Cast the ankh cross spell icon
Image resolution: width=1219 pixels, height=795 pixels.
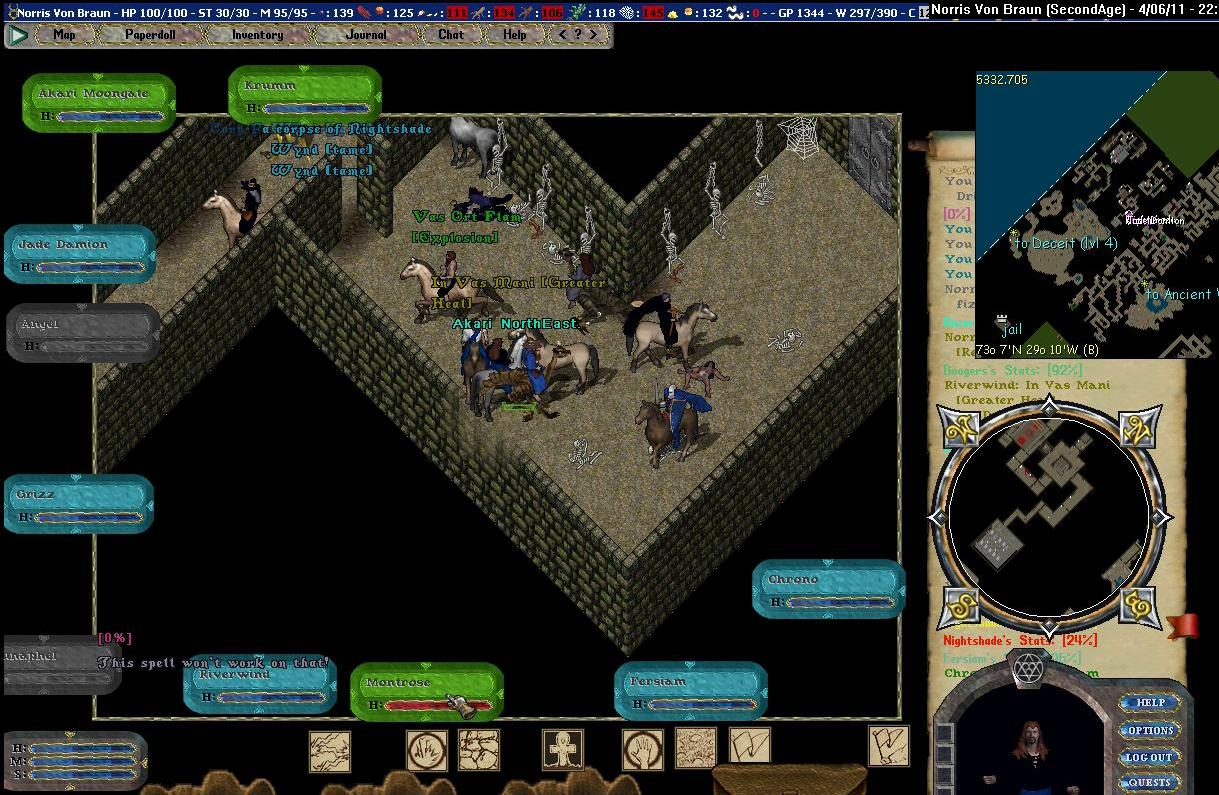(562, 750)
